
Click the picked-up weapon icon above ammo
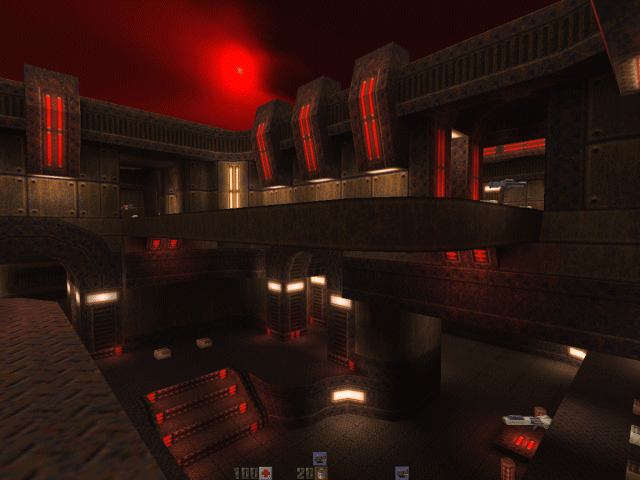pos(320,458)
